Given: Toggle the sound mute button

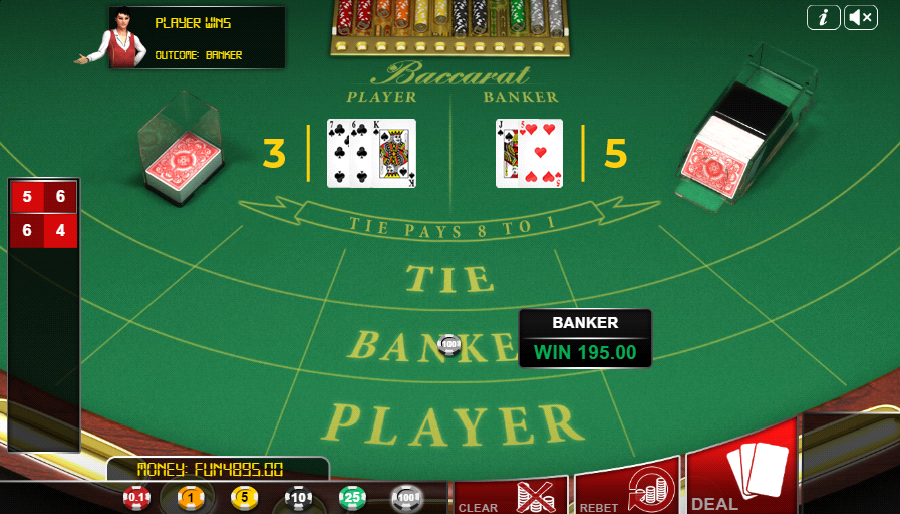Looking at the screenshot, I should [861, 17].
